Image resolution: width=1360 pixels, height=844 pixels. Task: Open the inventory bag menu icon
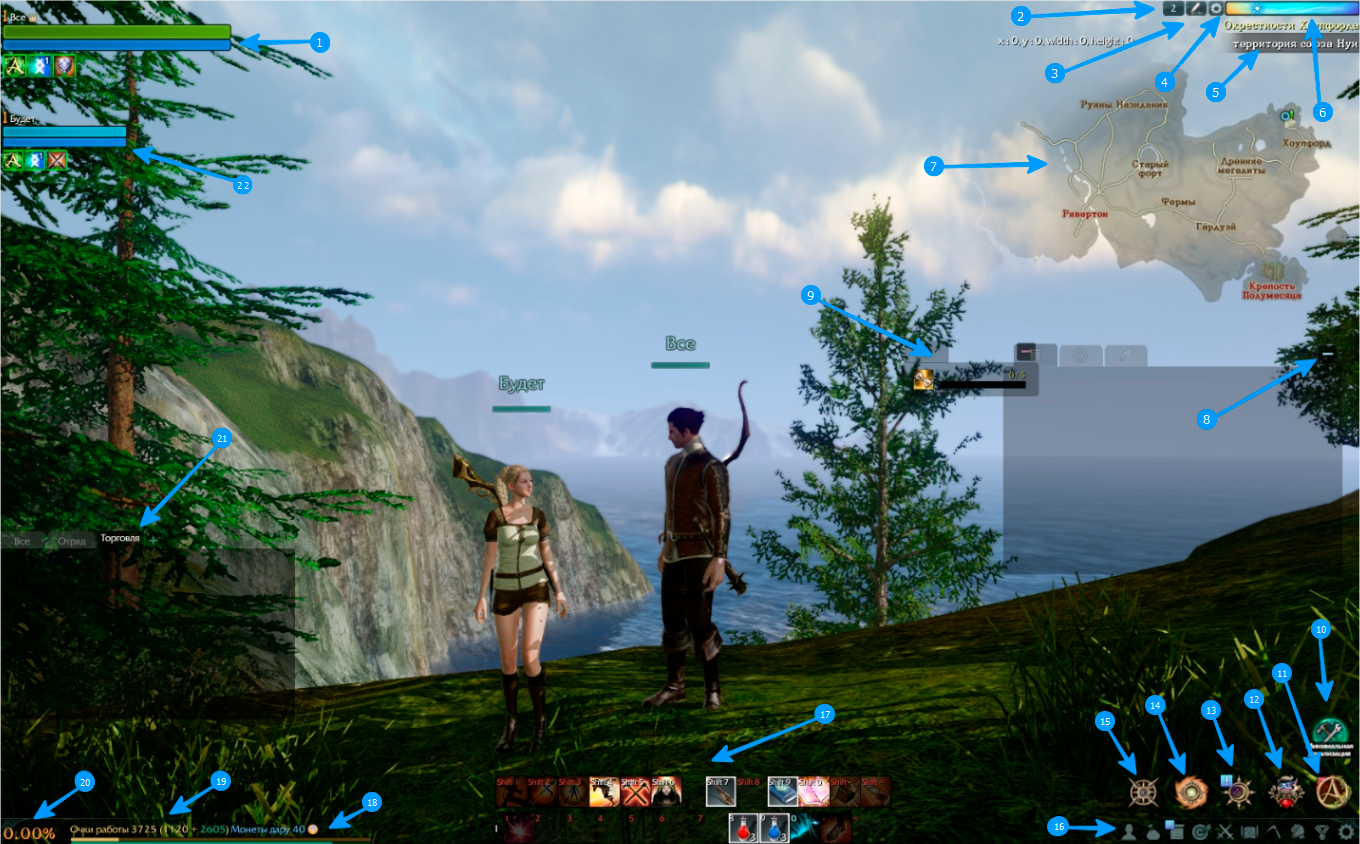click(x=1151, y=830)
